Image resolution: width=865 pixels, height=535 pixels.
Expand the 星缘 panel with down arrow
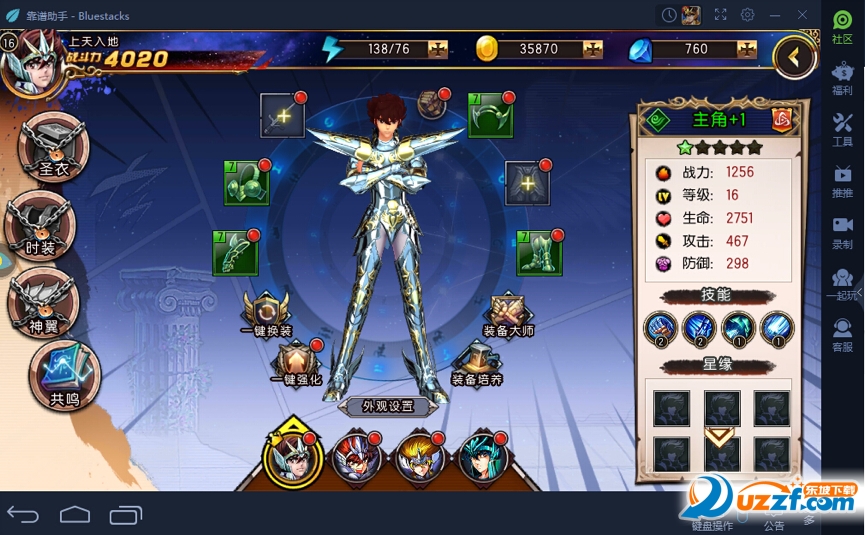720,436
